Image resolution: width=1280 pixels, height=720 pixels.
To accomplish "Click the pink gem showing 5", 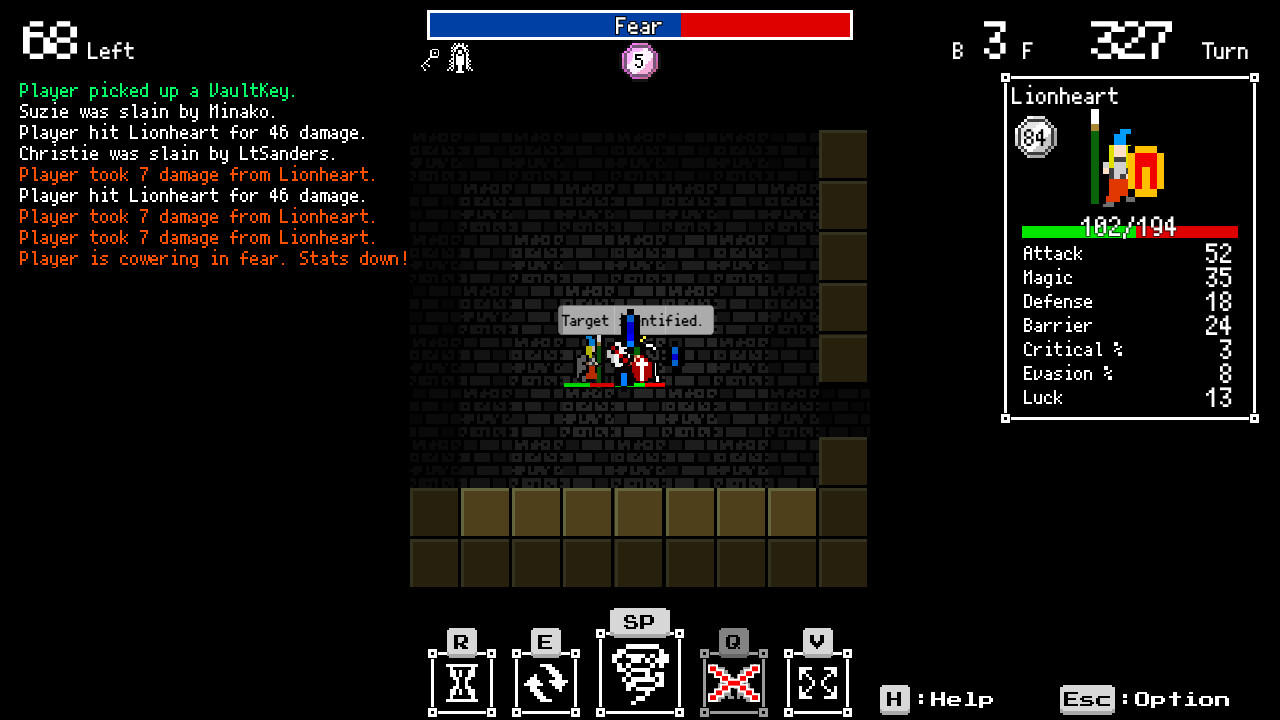I will [x=640, y=61].
